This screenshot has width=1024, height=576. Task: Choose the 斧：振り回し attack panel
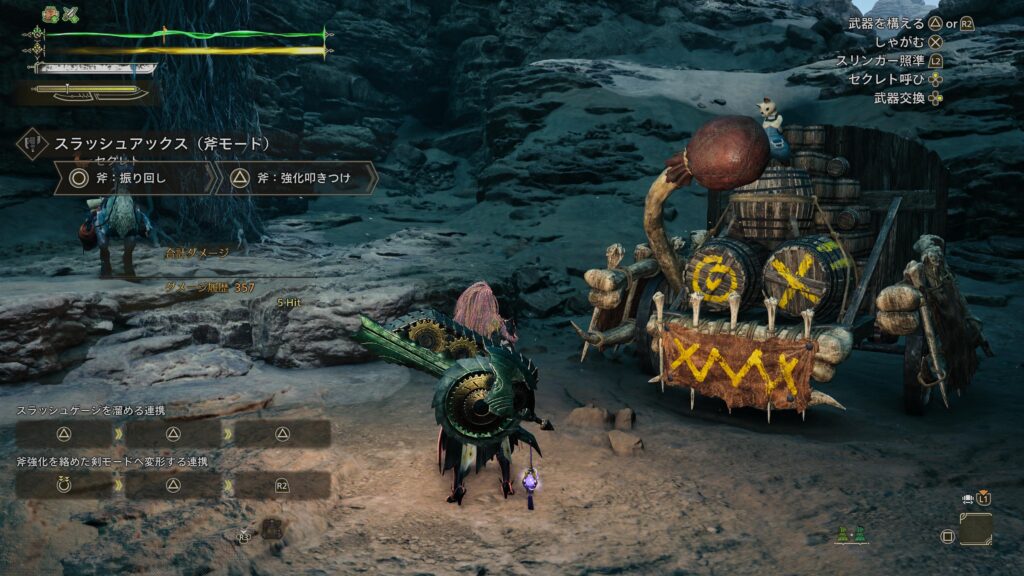coord(136,178)
